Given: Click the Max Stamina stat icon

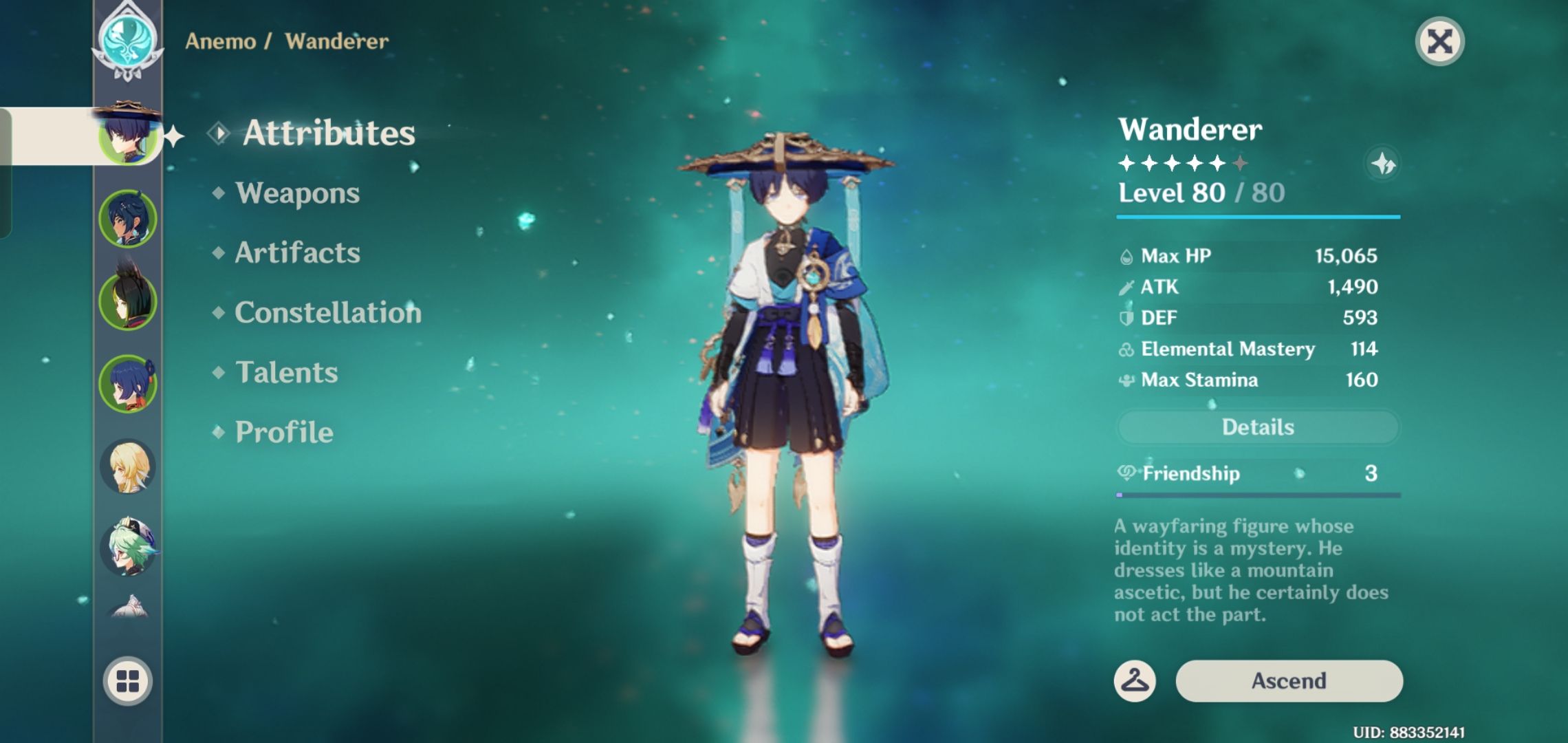Looking at the screenshot, I should point(1128,380).
